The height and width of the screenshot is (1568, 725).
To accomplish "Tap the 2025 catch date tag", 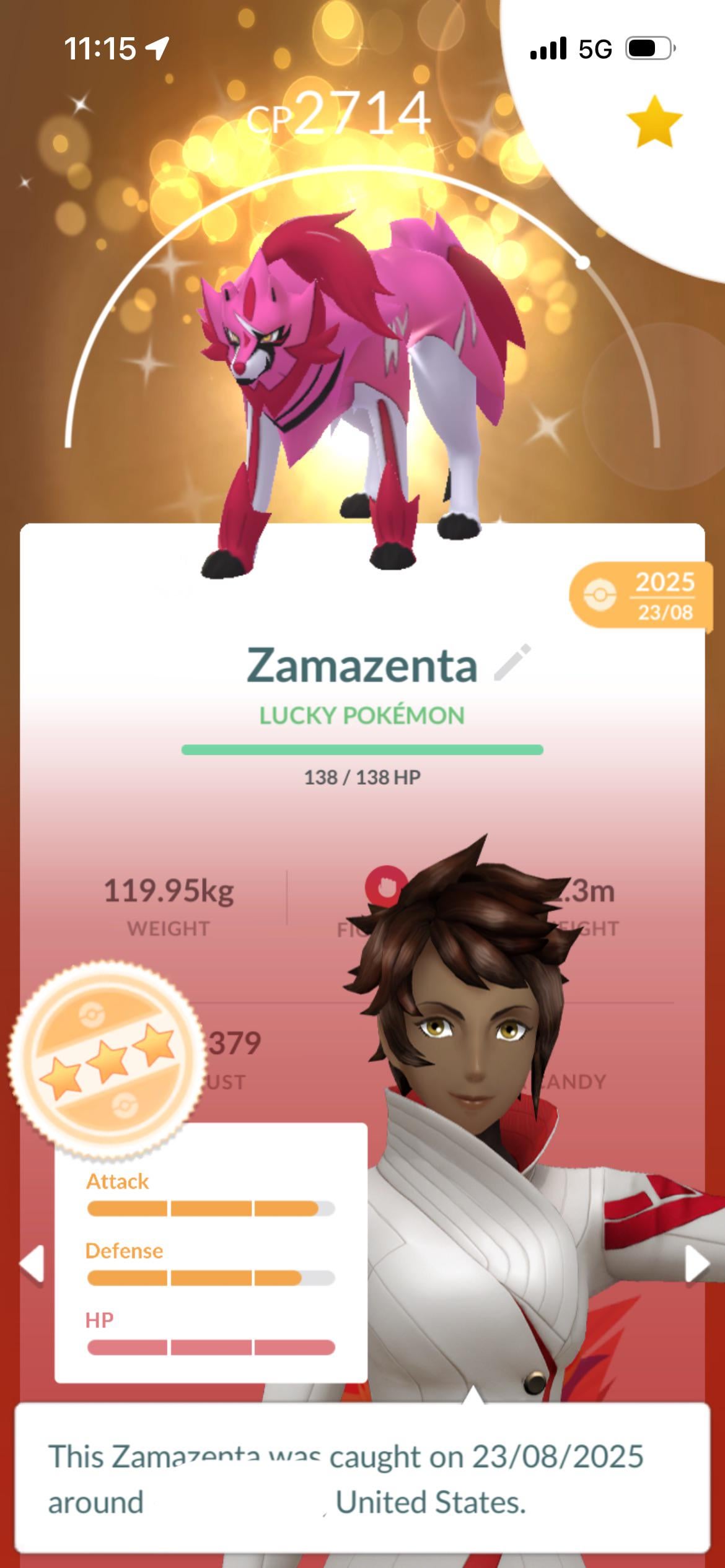I will click(x=641, y=595).
